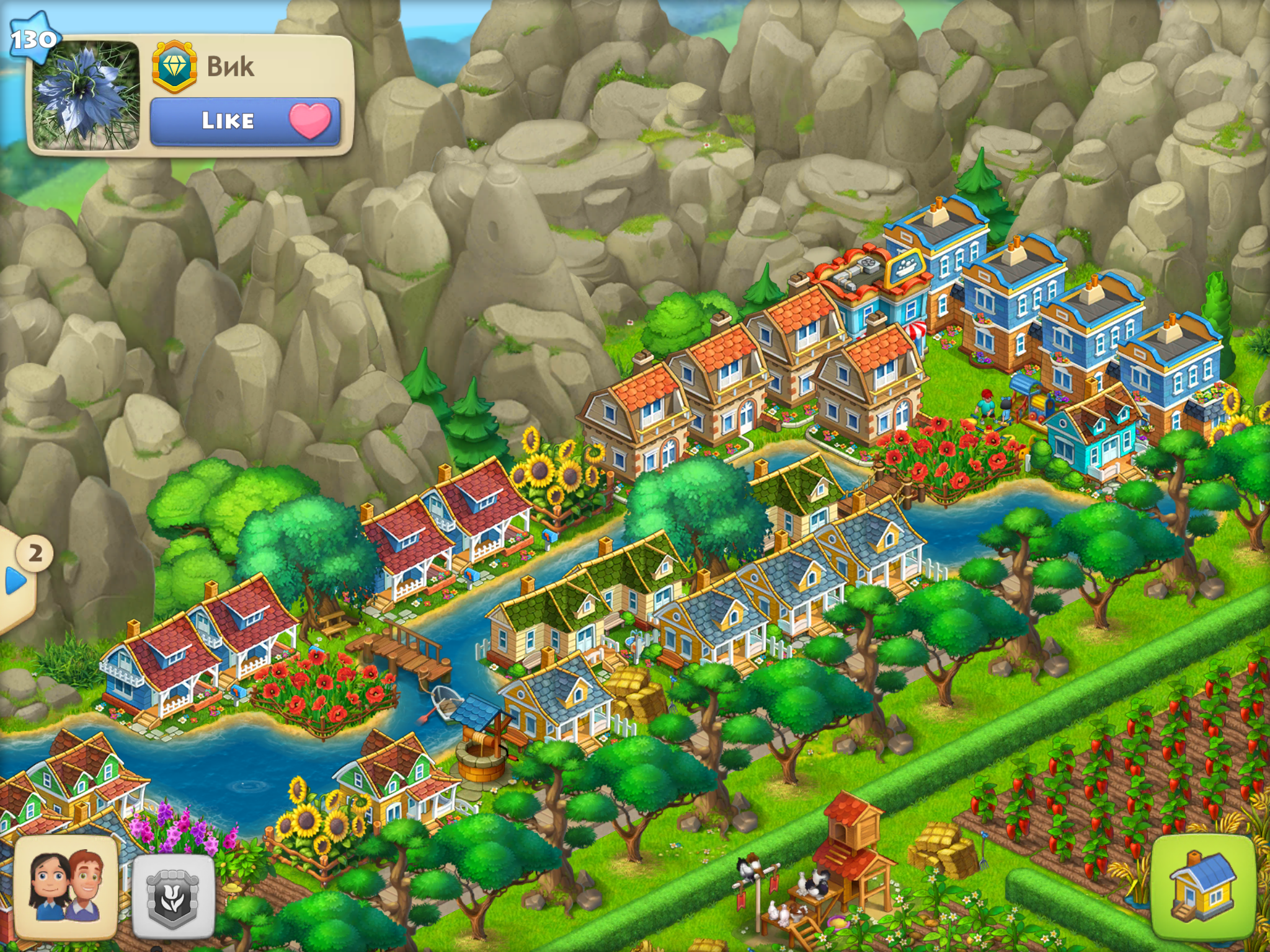
Task: Like Вик's town
Action: click(x=245, y=121)
